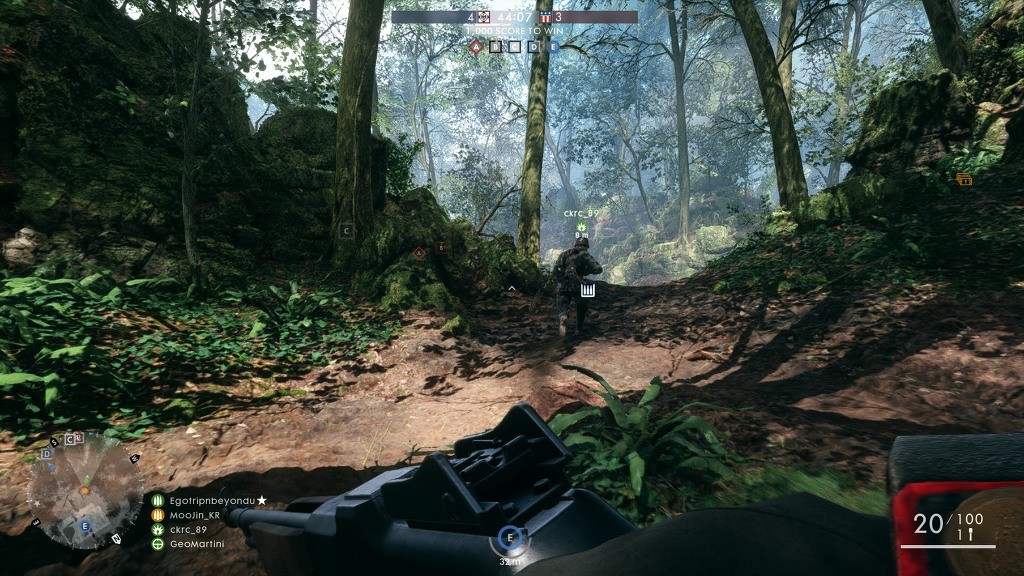This screenshot has height=576, width=1024.
Task: Select objective E flag in the top bar
Action: [552, 46]
